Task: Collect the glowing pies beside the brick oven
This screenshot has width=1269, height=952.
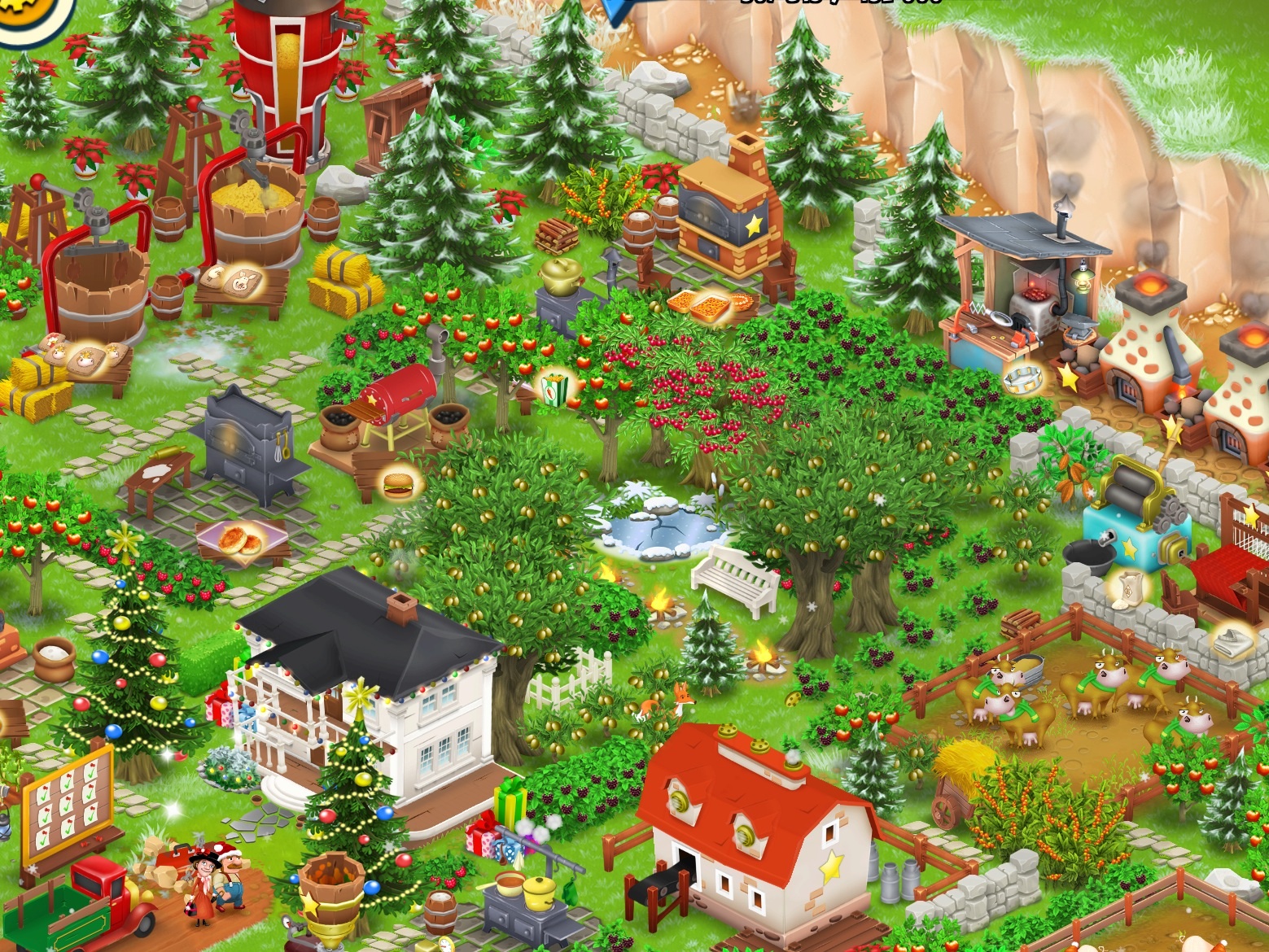Action: click(702, 304)
